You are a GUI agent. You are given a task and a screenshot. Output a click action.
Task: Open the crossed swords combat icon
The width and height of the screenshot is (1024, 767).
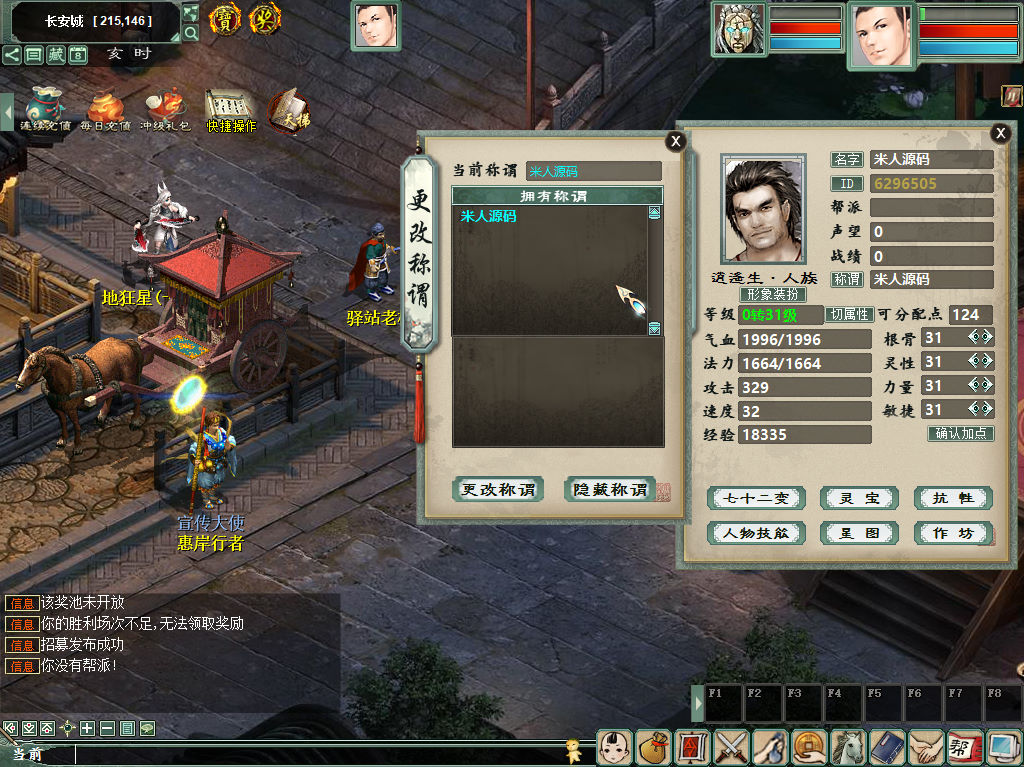click(731, 748)
